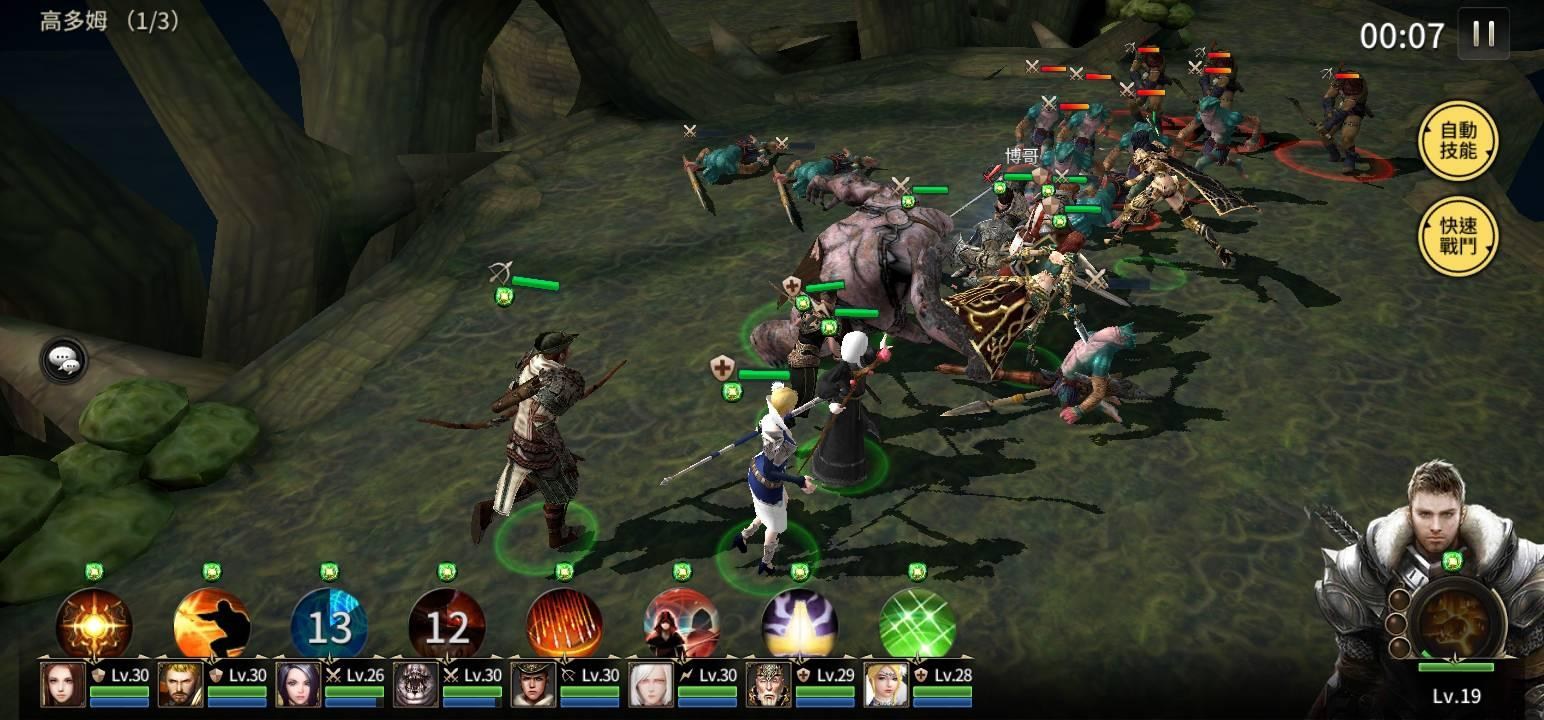Viewport: 1544px width, 720px height.
Task: Select the blonde Lv.28 healer portrait
Action: [887, 684]
